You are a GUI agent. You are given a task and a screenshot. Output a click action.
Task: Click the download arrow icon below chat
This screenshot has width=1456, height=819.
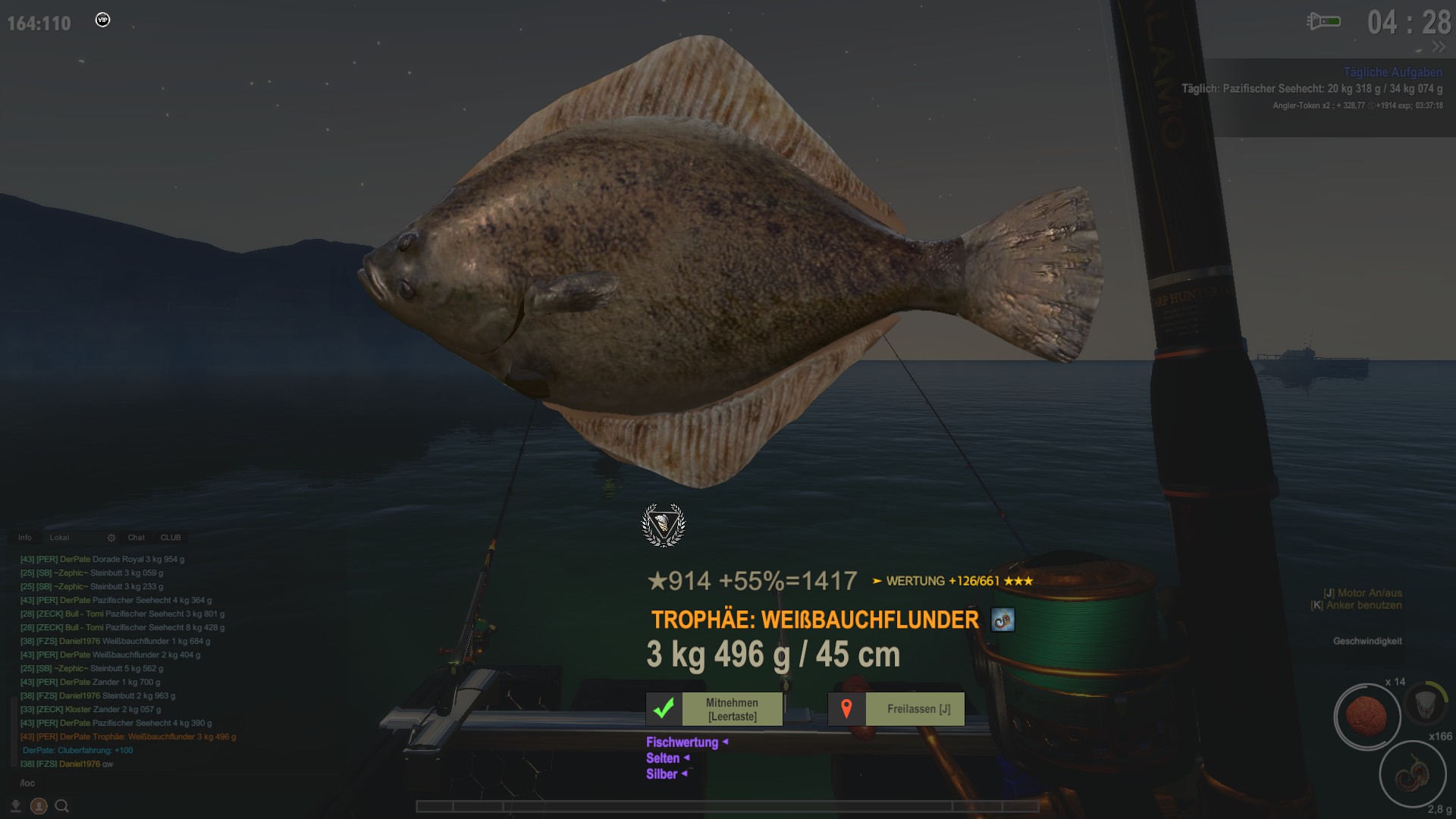[x=16, y=806]
